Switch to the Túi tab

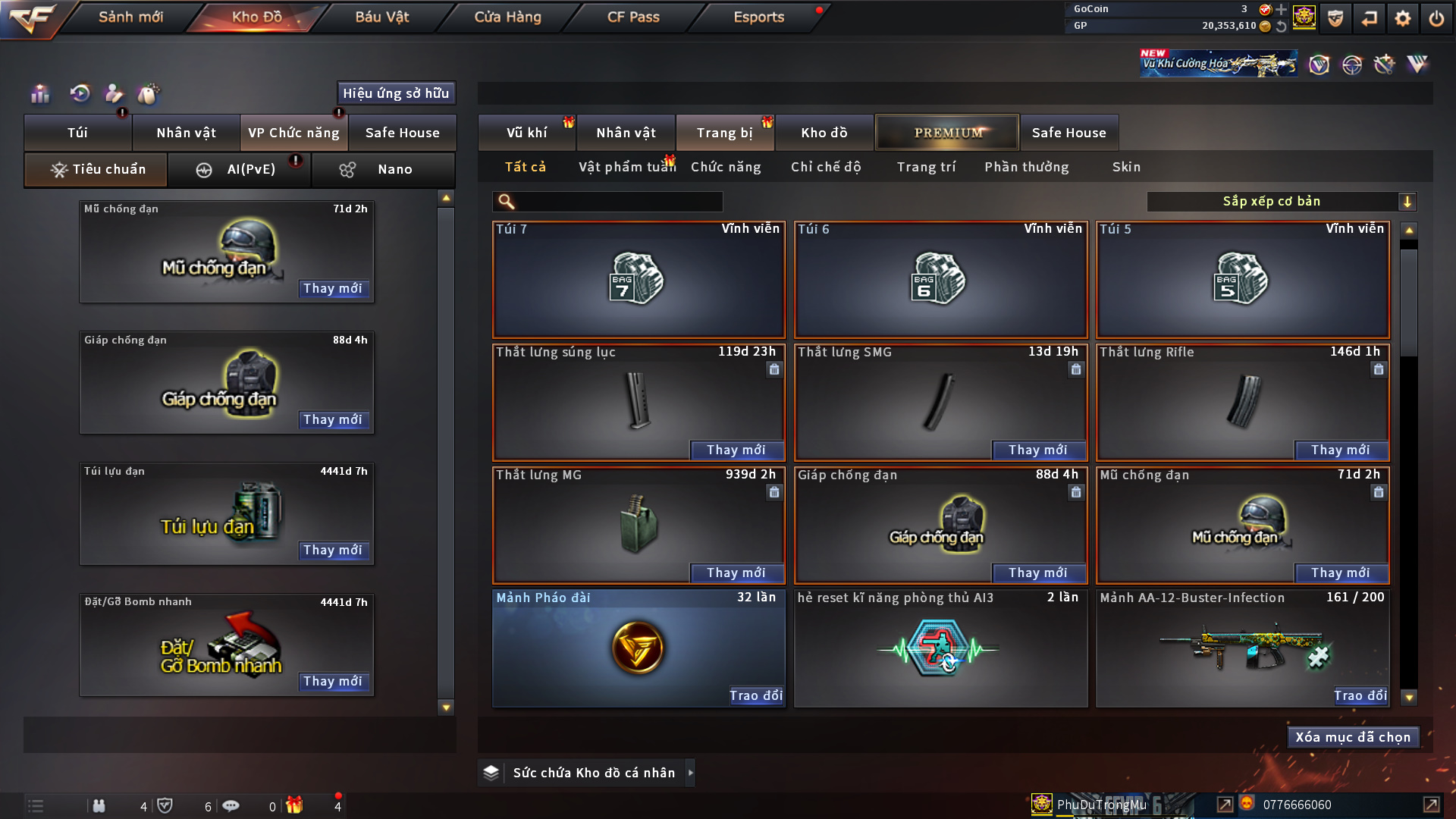tap(77, 133)
